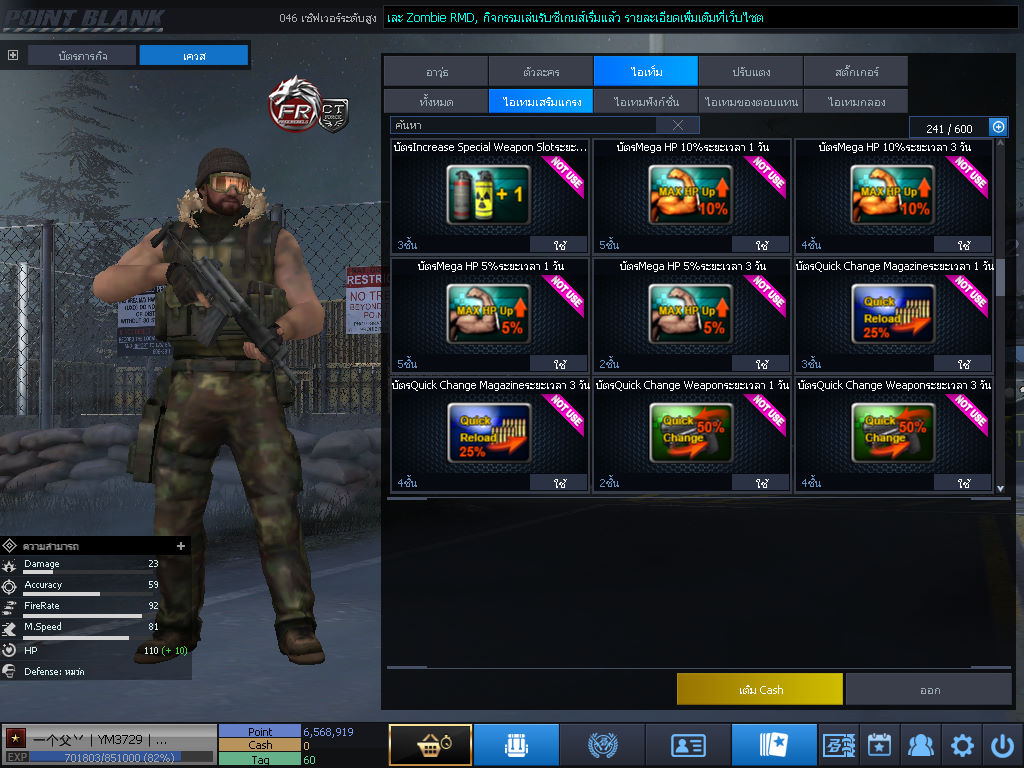
Task: Expand inventory capacity with the plus button
Action: pos(997,127)
